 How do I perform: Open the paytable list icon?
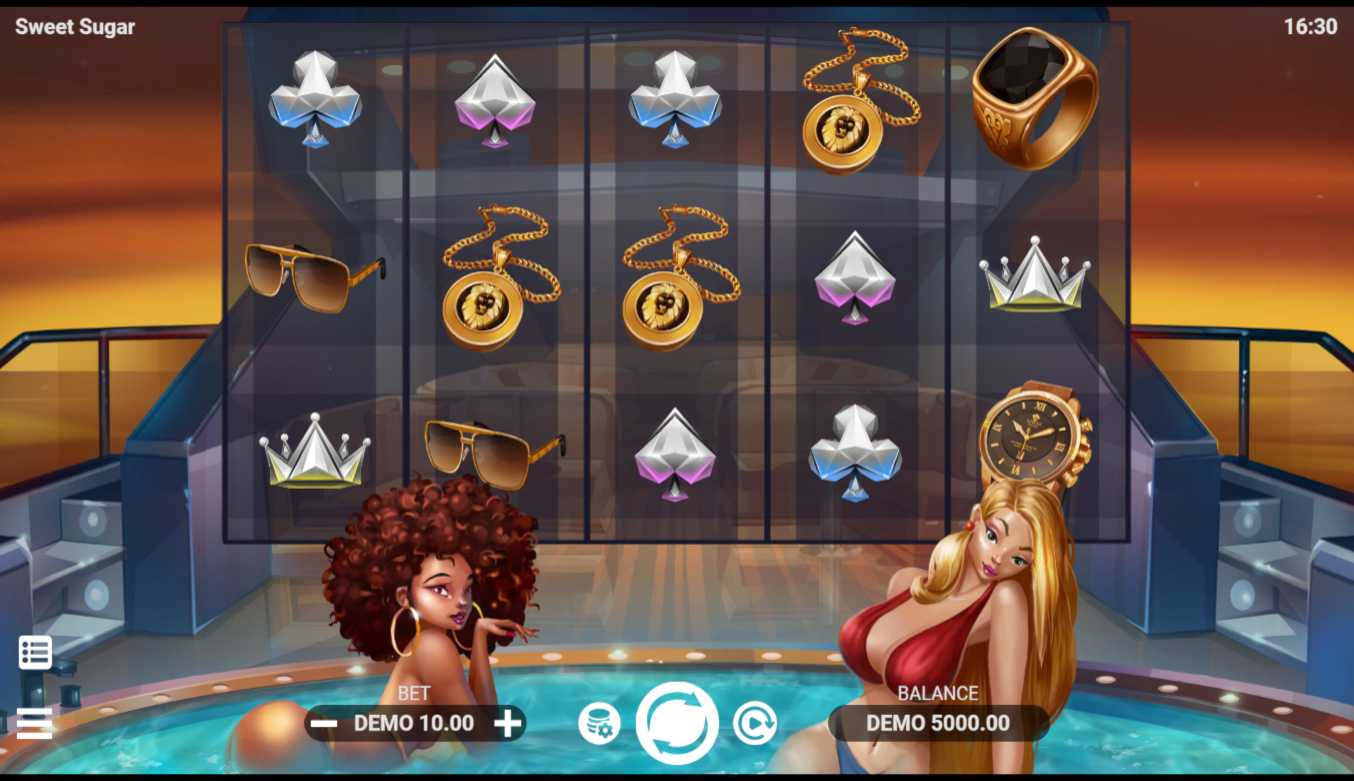[x=35, y=652]
